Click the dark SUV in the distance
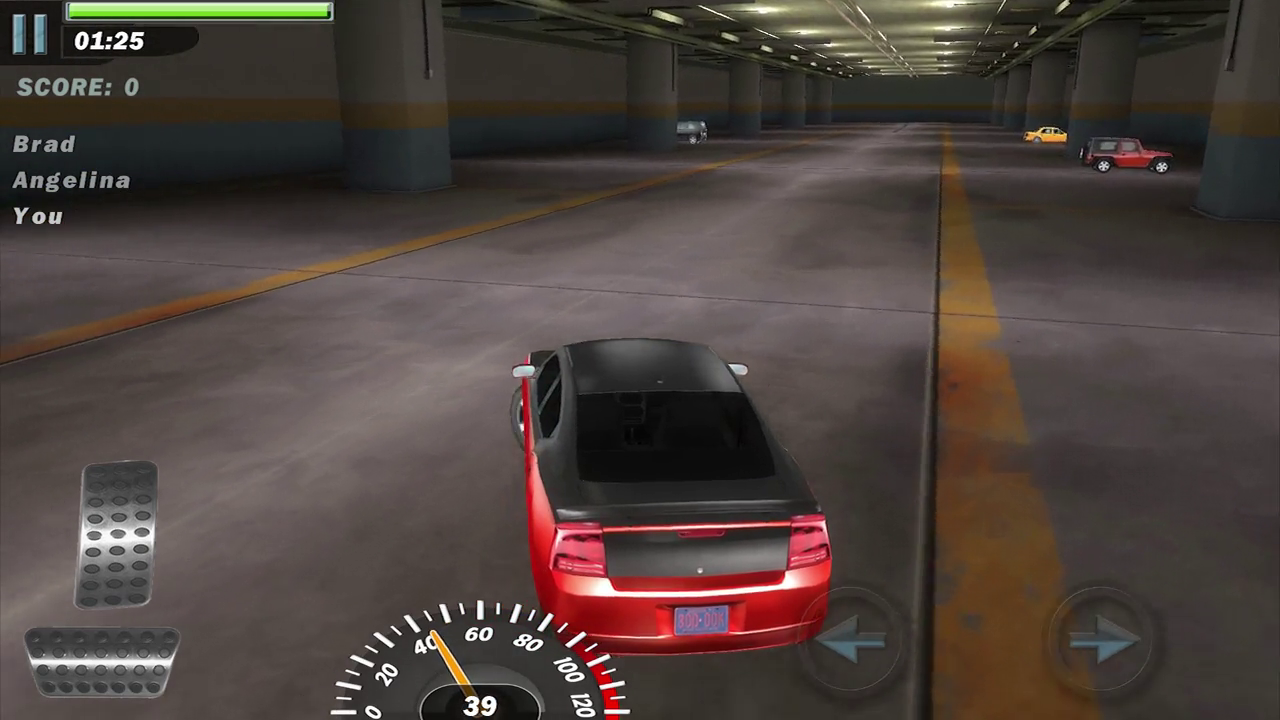This screenshot has height=720, width=1280. tap(691, 131)
